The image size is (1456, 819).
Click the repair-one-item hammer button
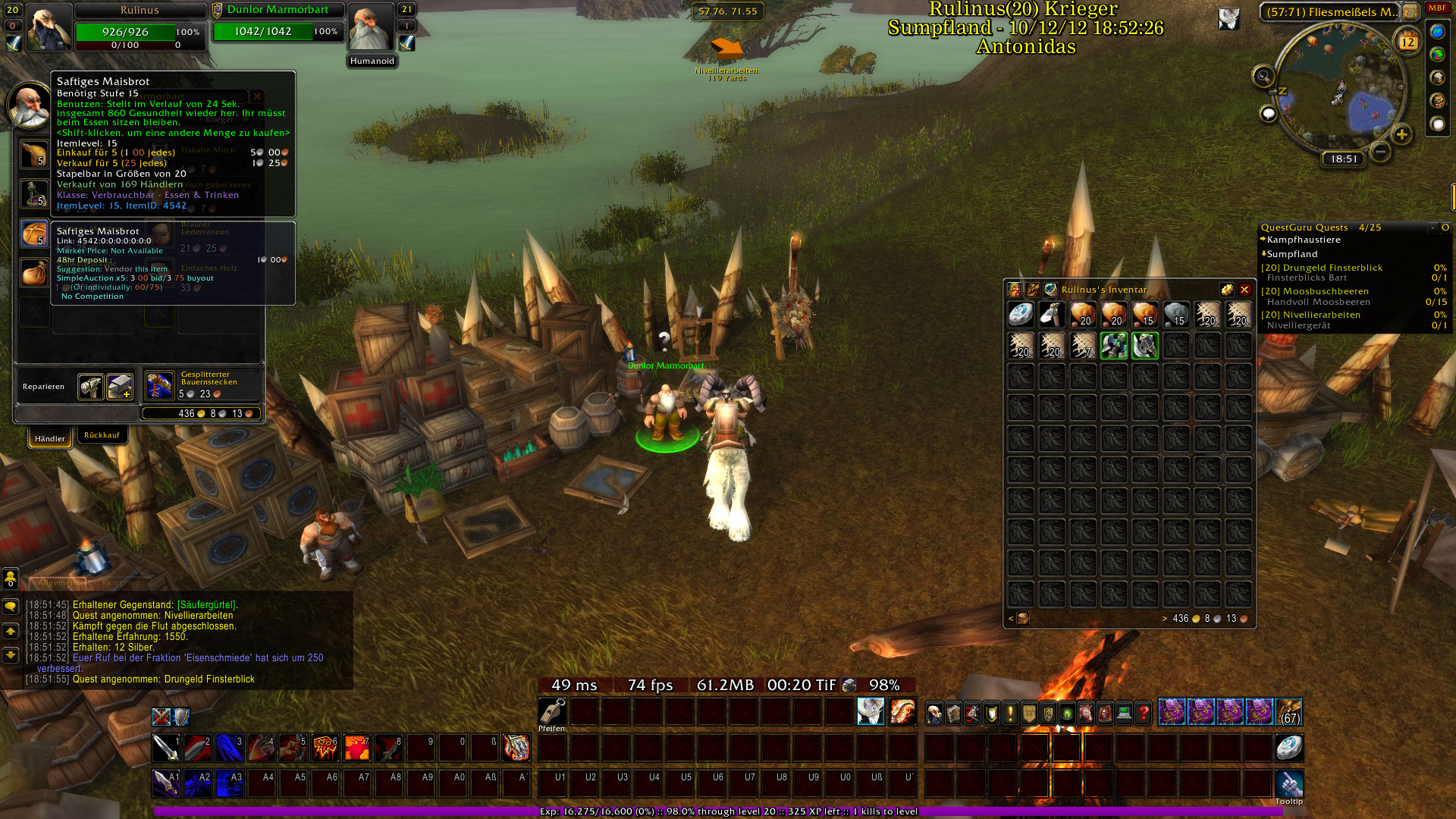[x=91, y=387]
